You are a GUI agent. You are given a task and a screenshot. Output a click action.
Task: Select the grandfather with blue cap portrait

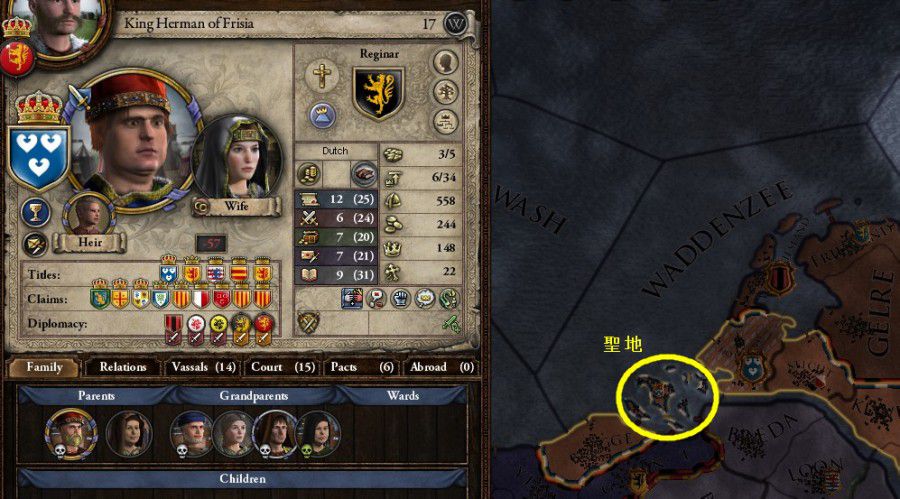click(191, 432)
